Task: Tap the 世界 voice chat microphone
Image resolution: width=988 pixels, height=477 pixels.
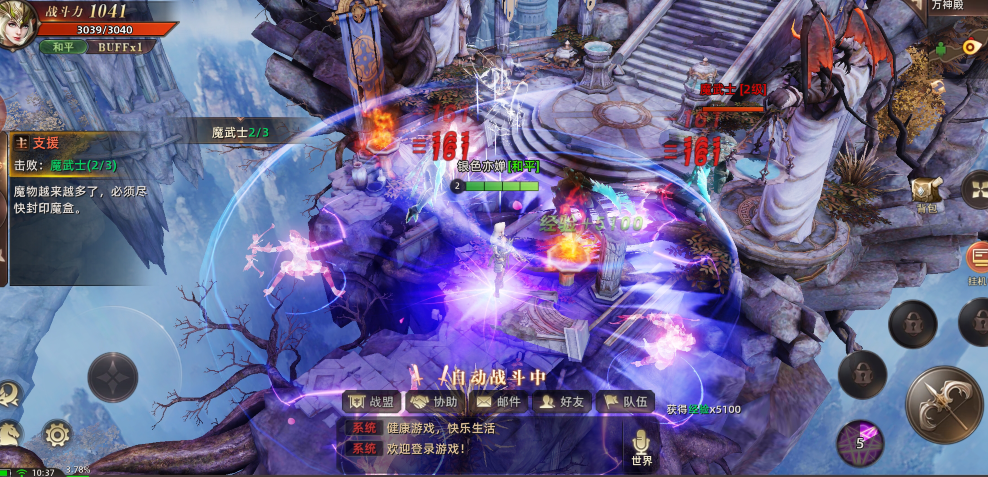Action: (x=641, y=444)
